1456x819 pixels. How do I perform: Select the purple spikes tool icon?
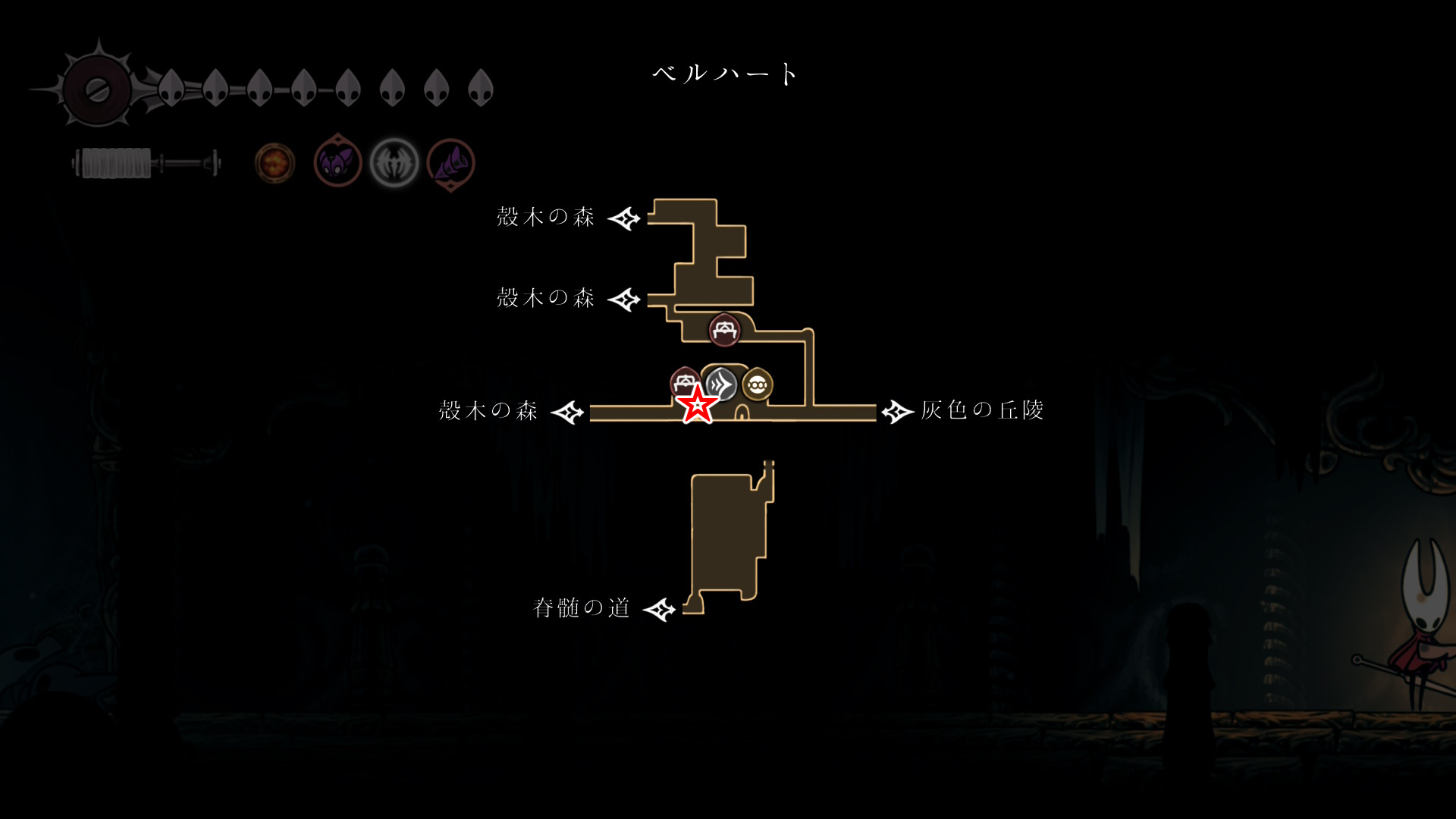pyautogui.click(x=451, y=163)
